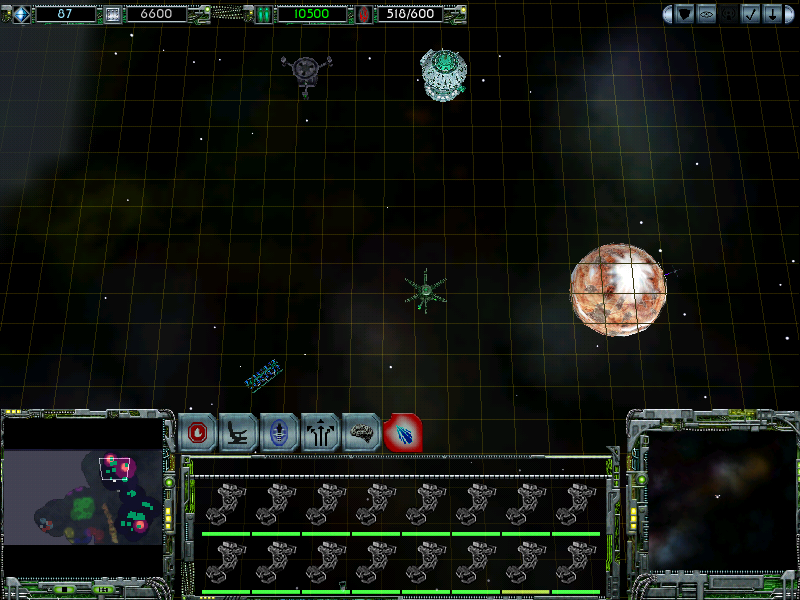Activate the red-highlighted missile attack command
800x600 pixels.
403,433
